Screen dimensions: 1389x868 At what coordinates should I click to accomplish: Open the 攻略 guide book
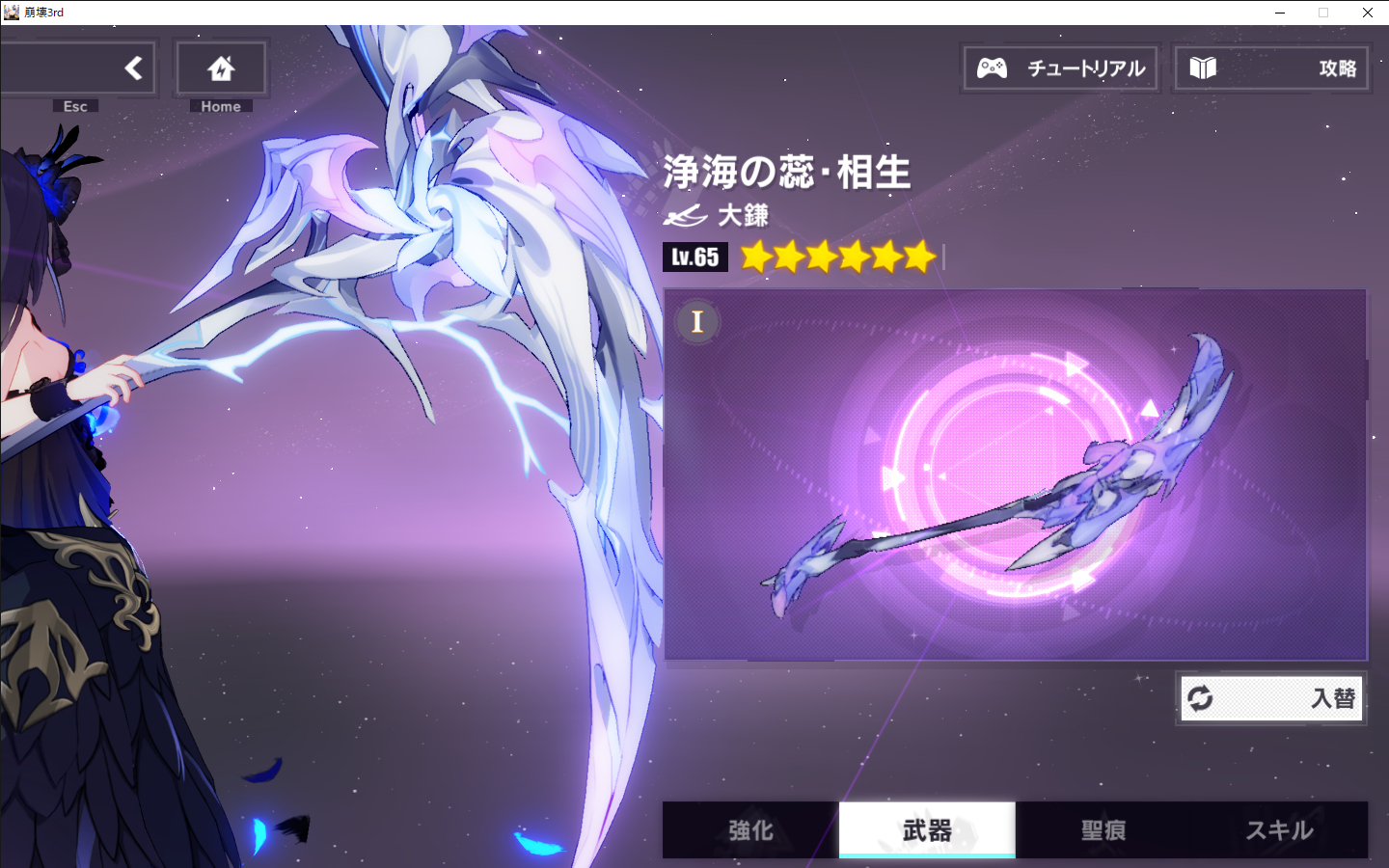click(1271, 68)
